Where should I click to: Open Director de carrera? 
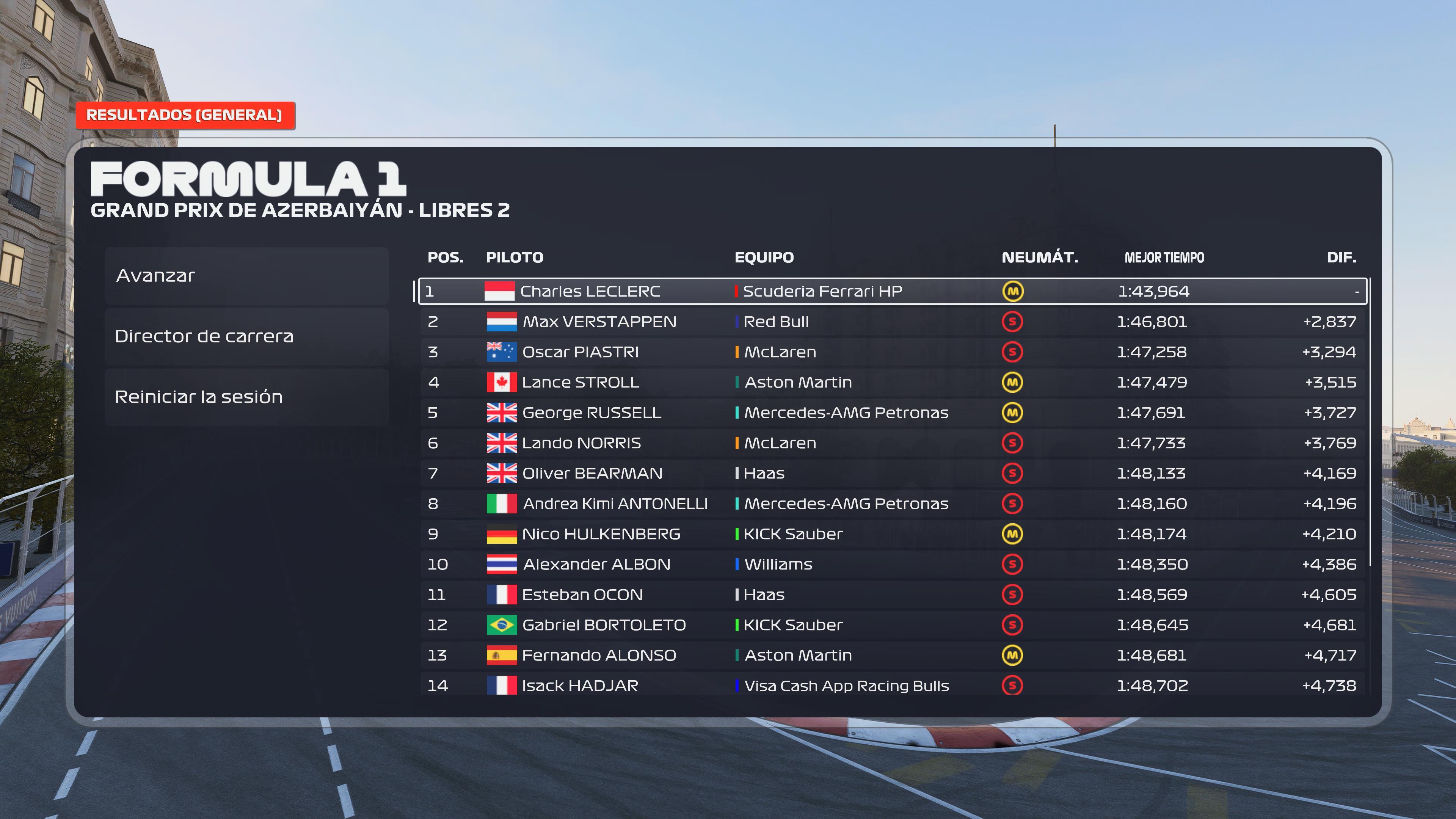click(246, 336)
